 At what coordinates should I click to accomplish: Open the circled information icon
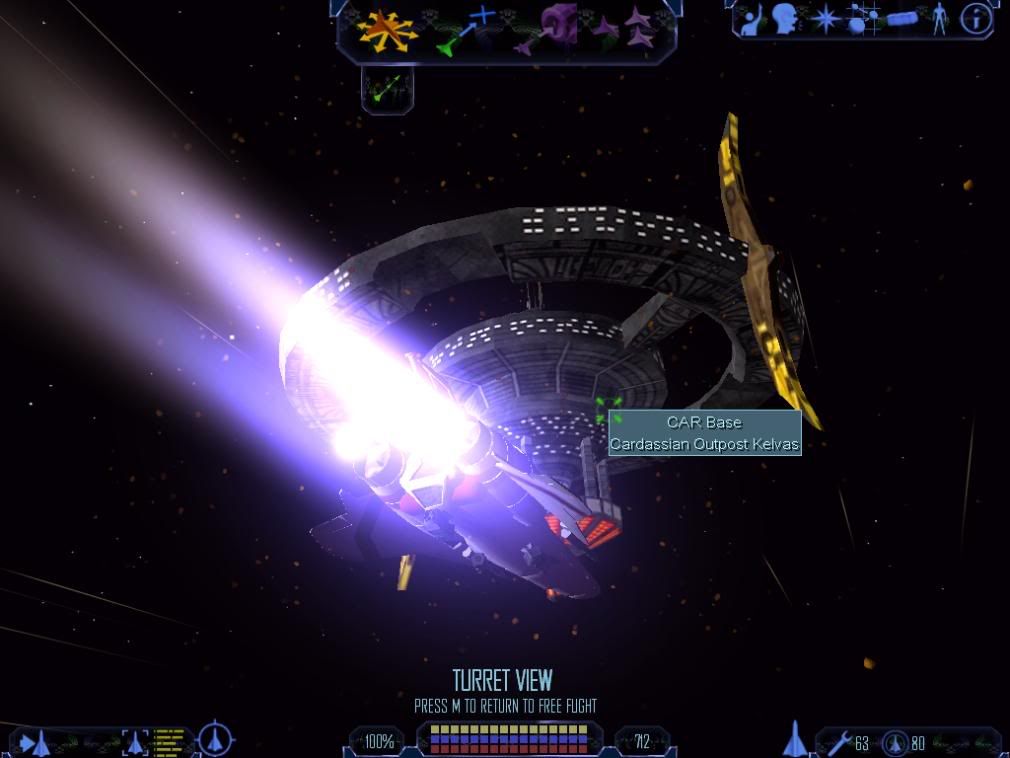click(x=976, y=18)
